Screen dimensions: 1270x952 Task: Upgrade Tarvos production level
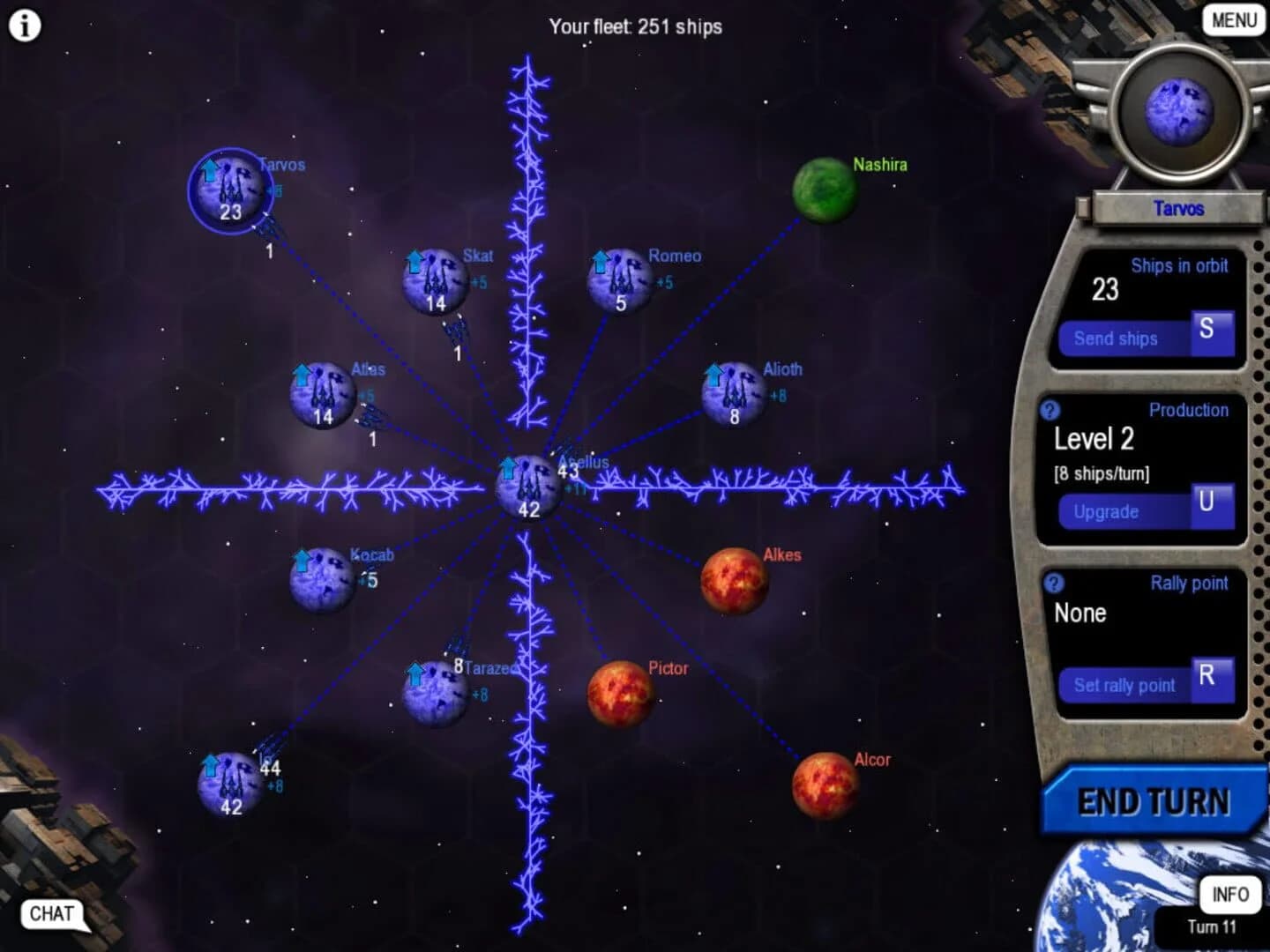1107,511
